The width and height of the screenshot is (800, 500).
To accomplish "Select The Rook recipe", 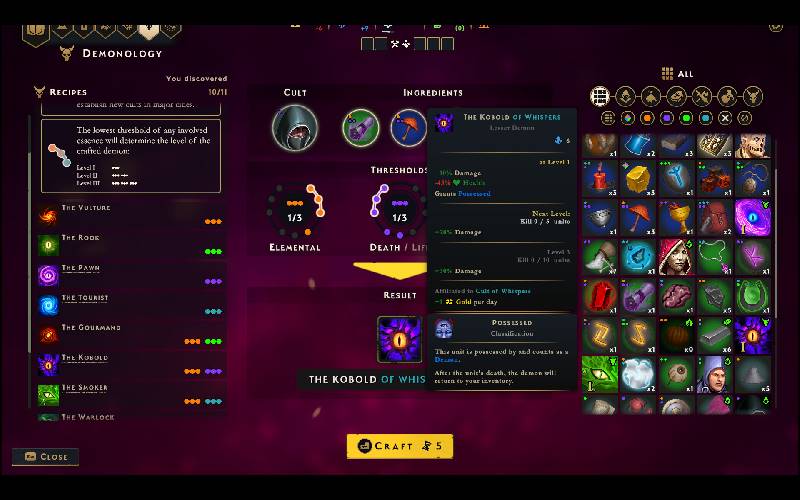I will coord(80,239).
